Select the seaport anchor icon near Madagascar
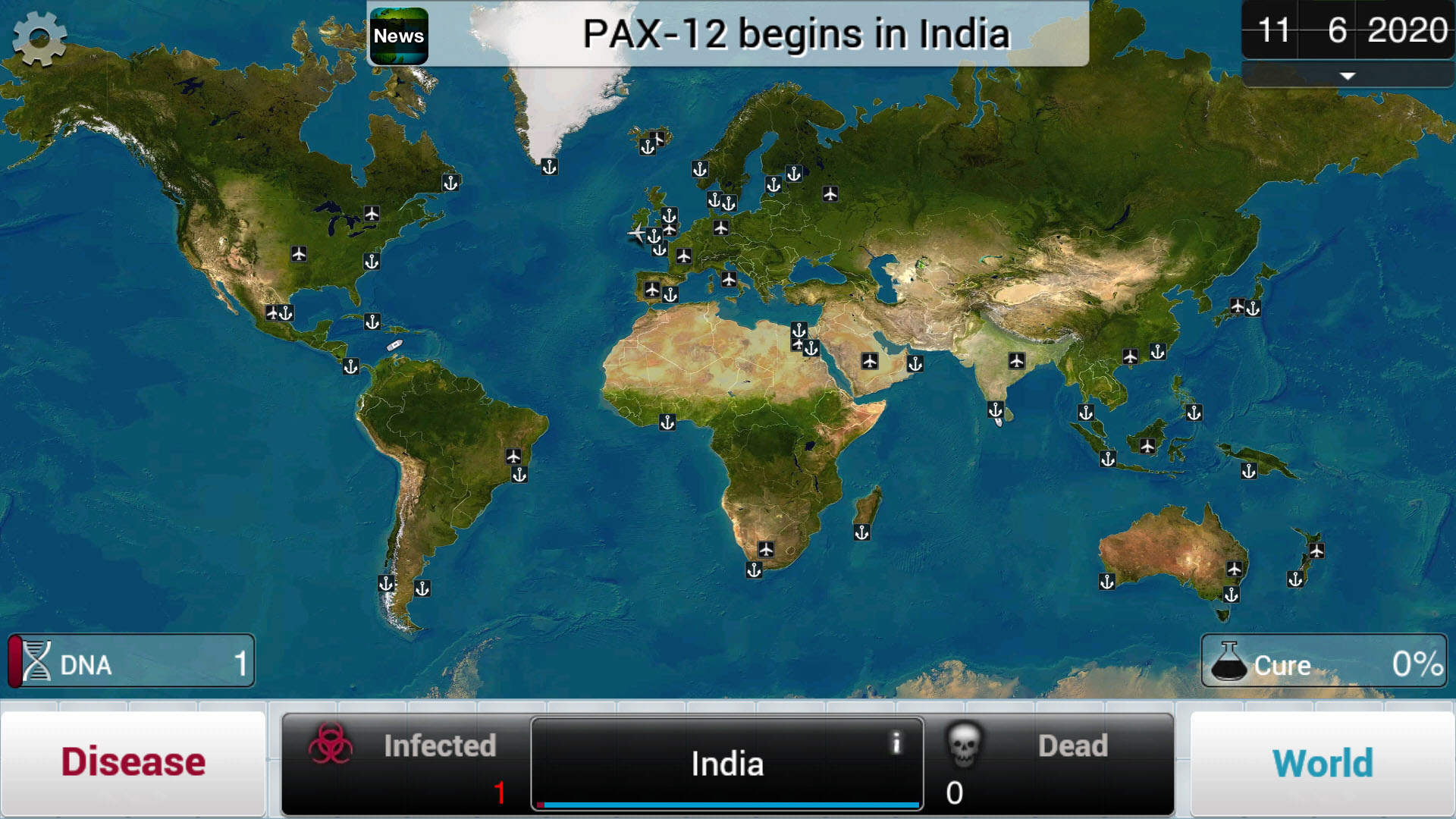Viewport: 1456px width, 819px height. [862, 530]
